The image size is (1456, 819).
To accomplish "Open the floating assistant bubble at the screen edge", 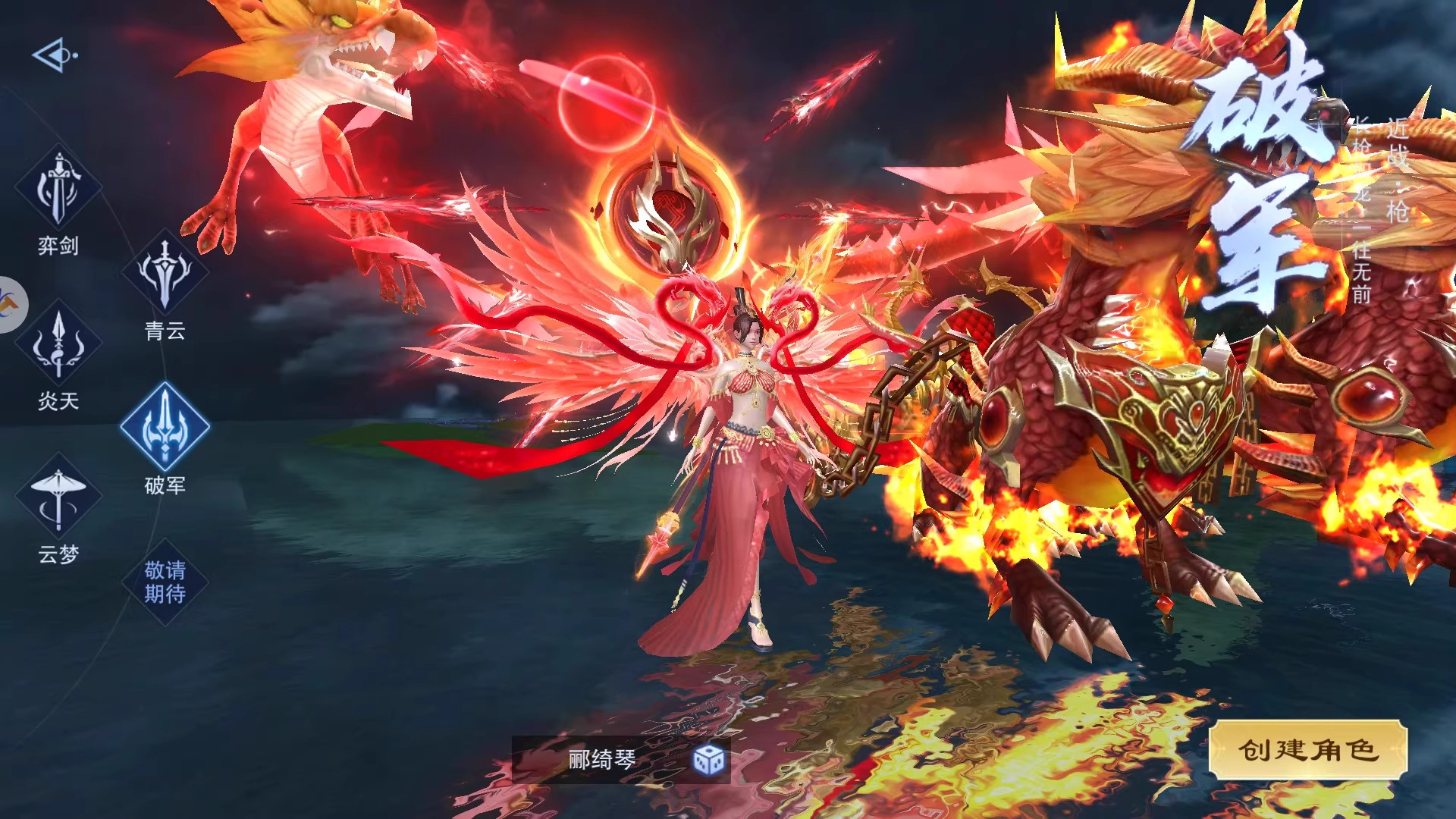I will (x=11, y=305).
